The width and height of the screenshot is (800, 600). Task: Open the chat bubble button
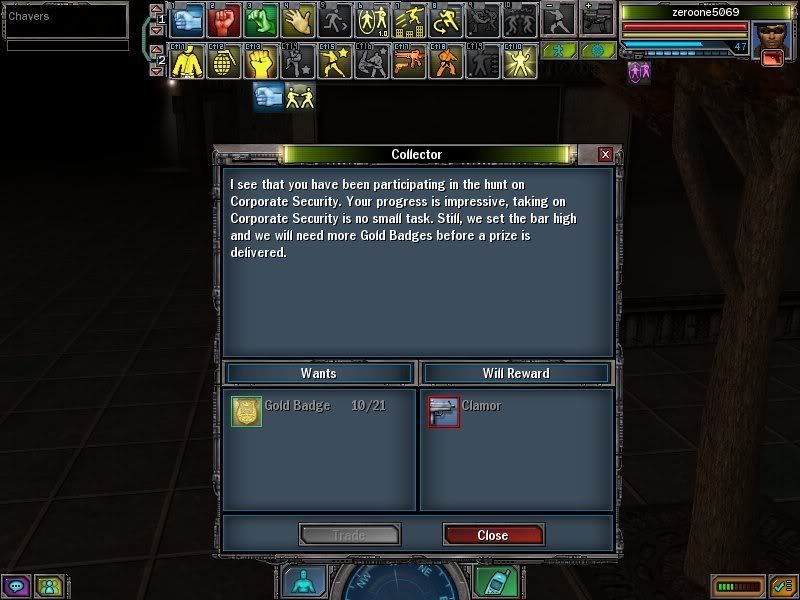(16, 585)
